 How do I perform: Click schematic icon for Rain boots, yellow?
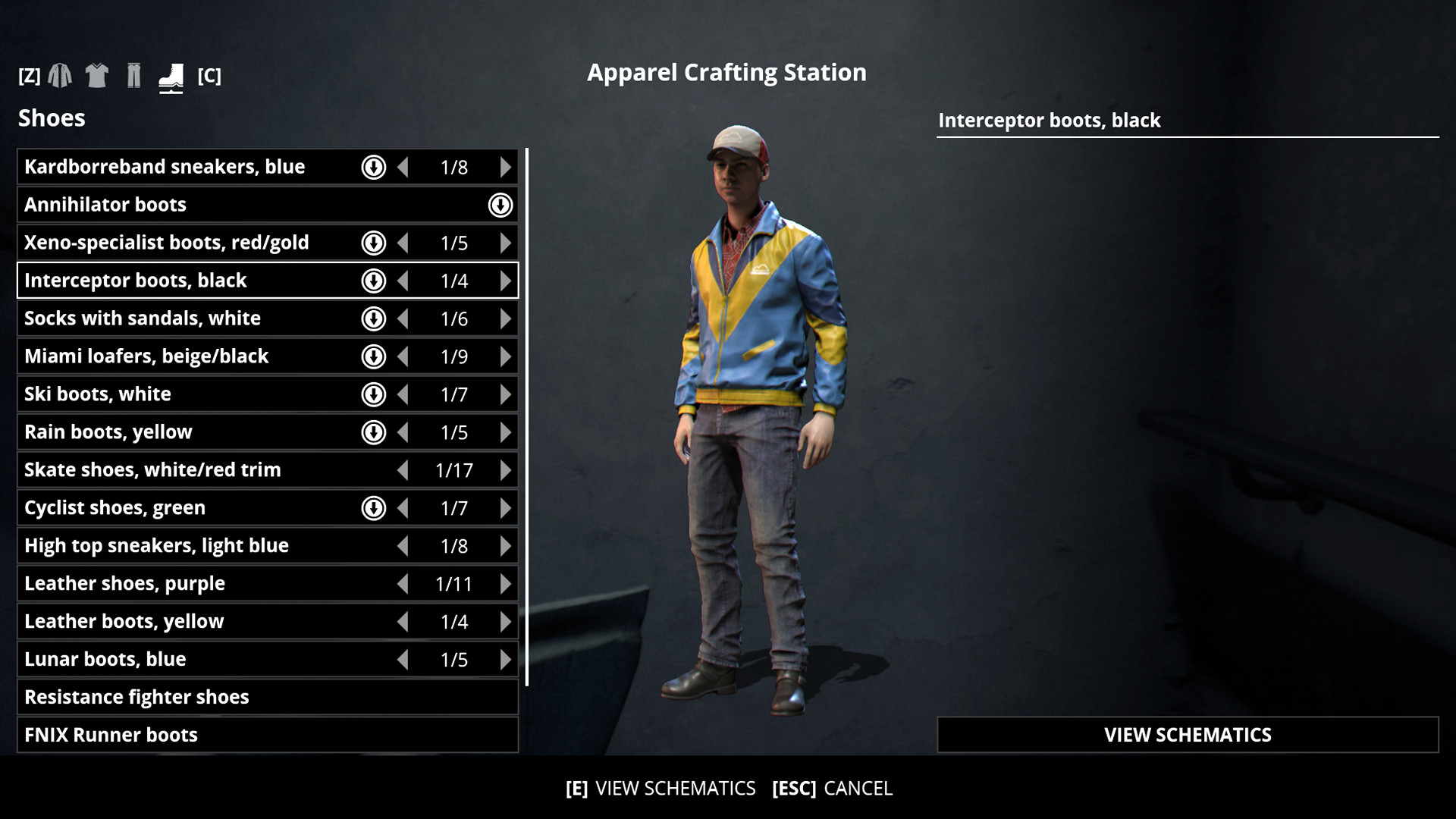(374, 432)
